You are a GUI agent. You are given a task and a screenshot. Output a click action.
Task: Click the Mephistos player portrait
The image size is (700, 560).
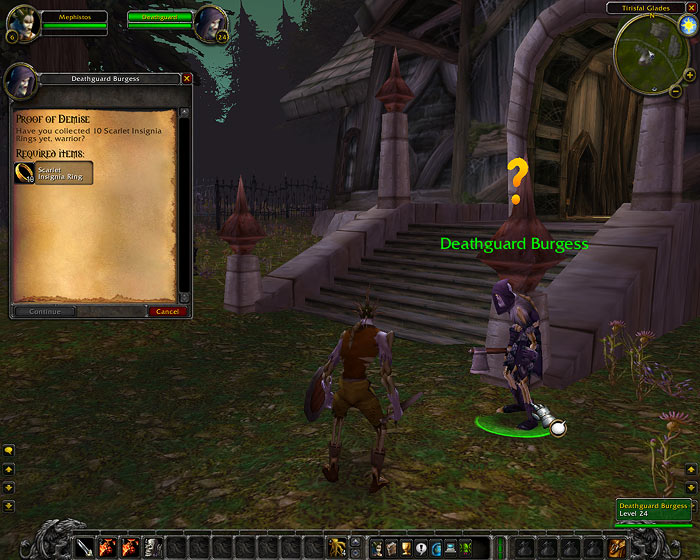[23, 20]
